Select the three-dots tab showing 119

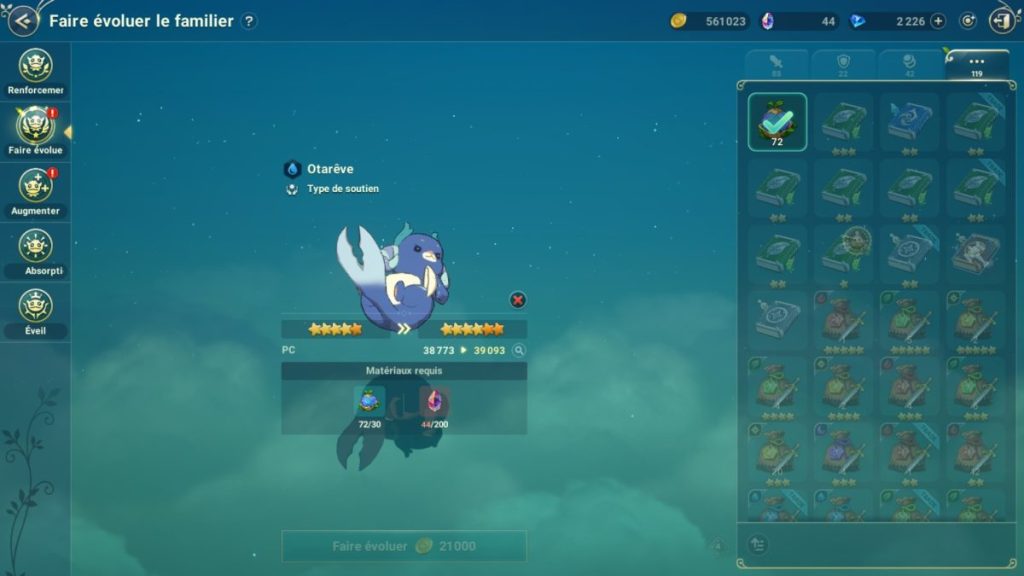tap(977, 65)
